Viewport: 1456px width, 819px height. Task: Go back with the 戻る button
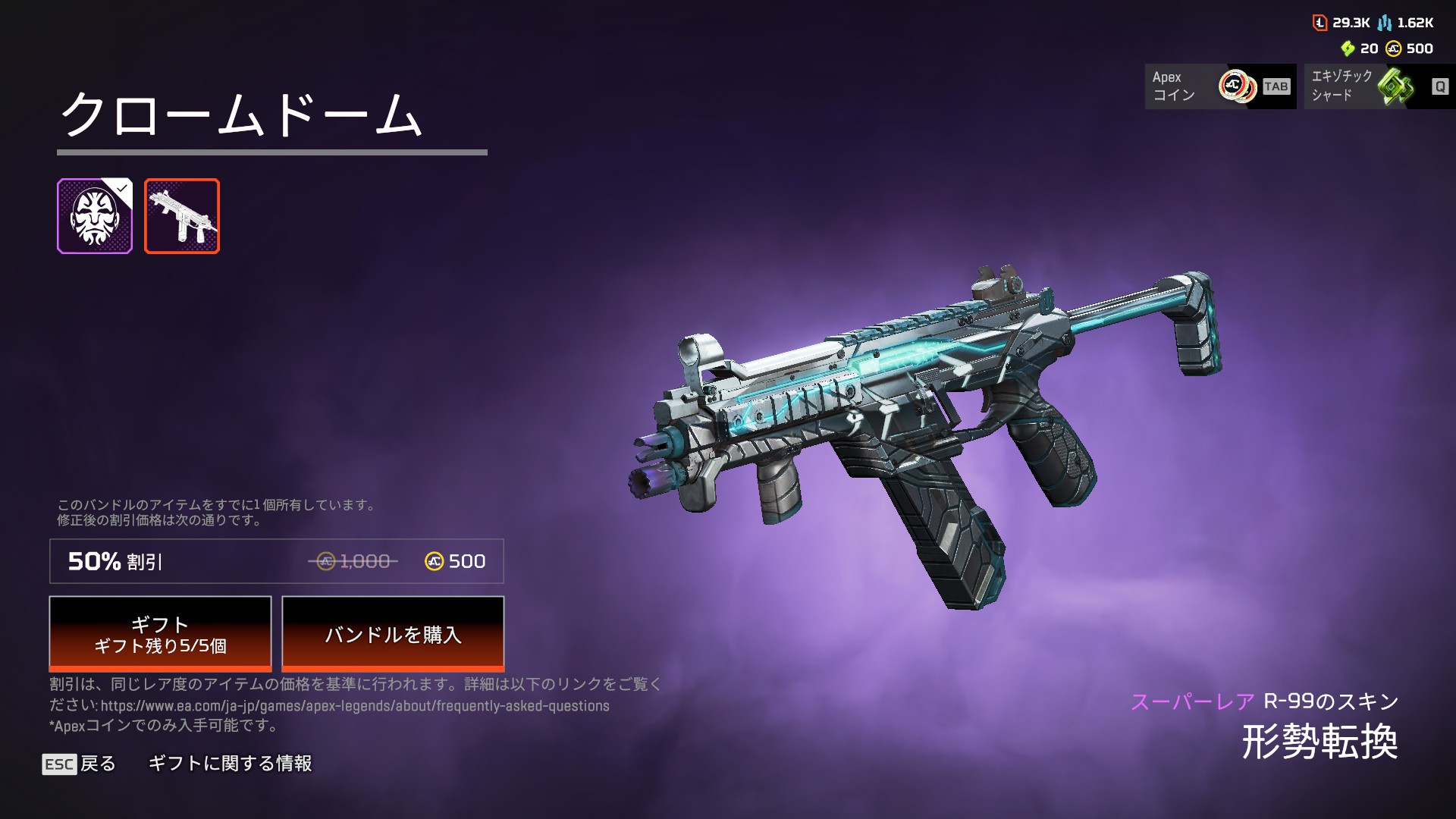80,764
